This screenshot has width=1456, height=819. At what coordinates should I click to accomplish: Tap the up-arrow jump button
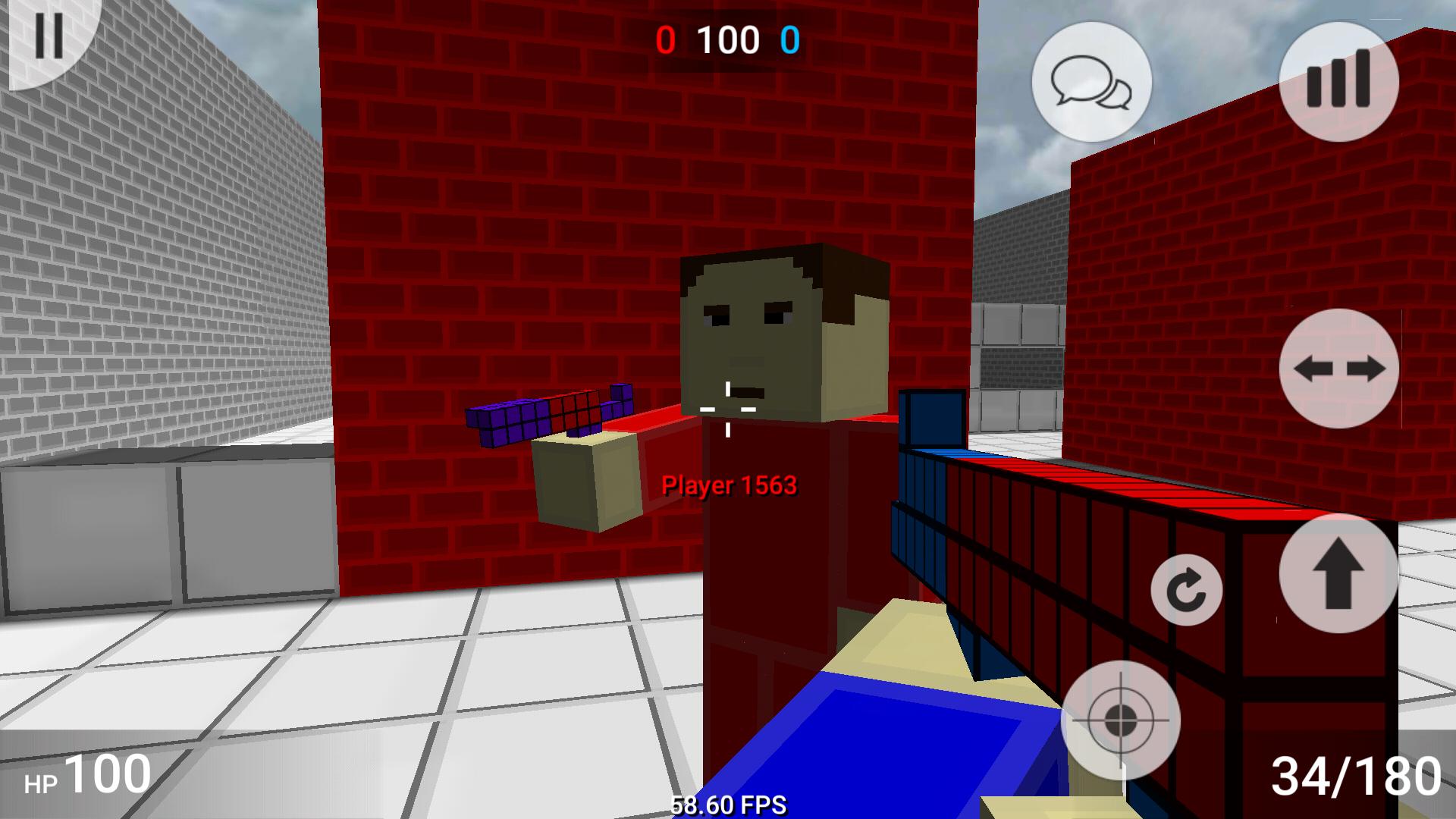coord(1338,573)
